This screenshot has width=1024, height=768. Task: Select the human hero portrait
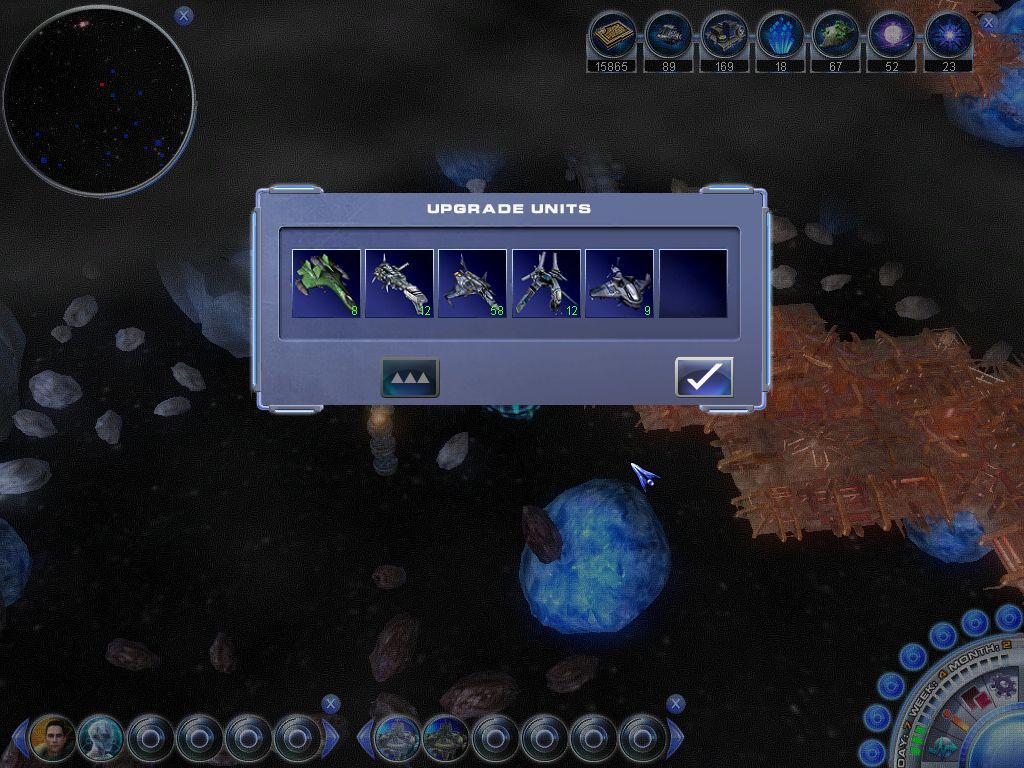[x=53, y=739]
